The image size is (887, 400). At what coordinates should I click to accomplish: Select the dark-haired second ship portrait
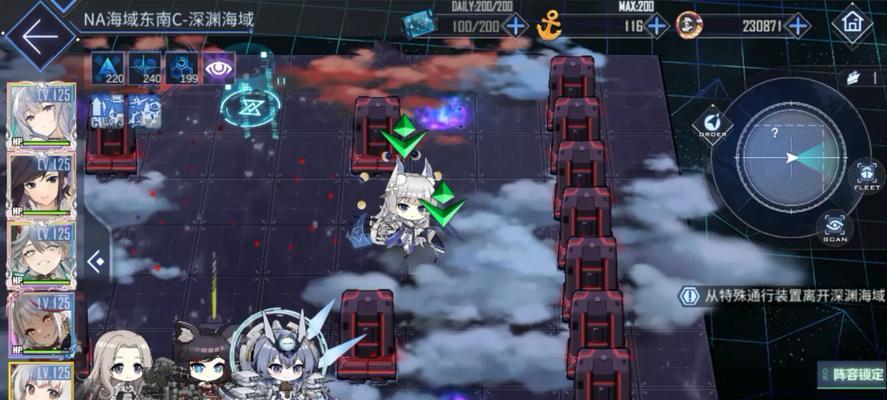[x=41, y=183]
